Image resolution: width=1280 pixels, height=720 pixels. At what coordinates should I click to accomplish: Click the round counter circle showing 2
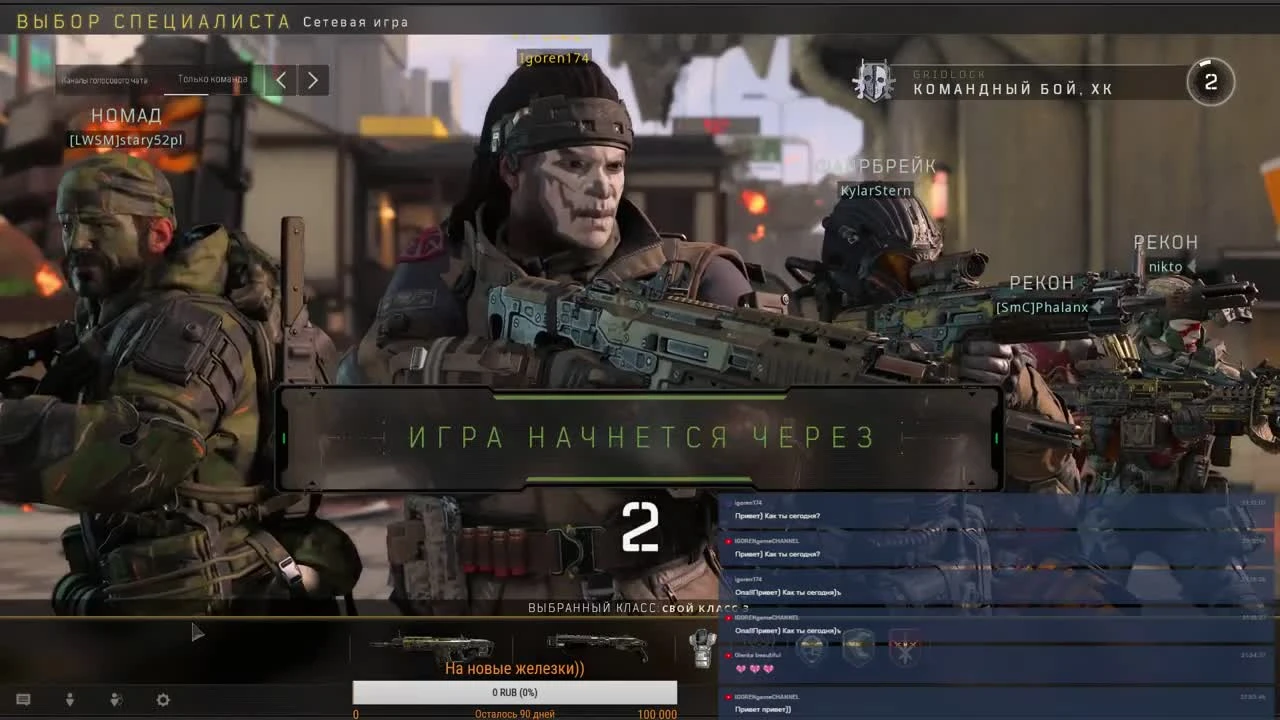click(1210, 81)
